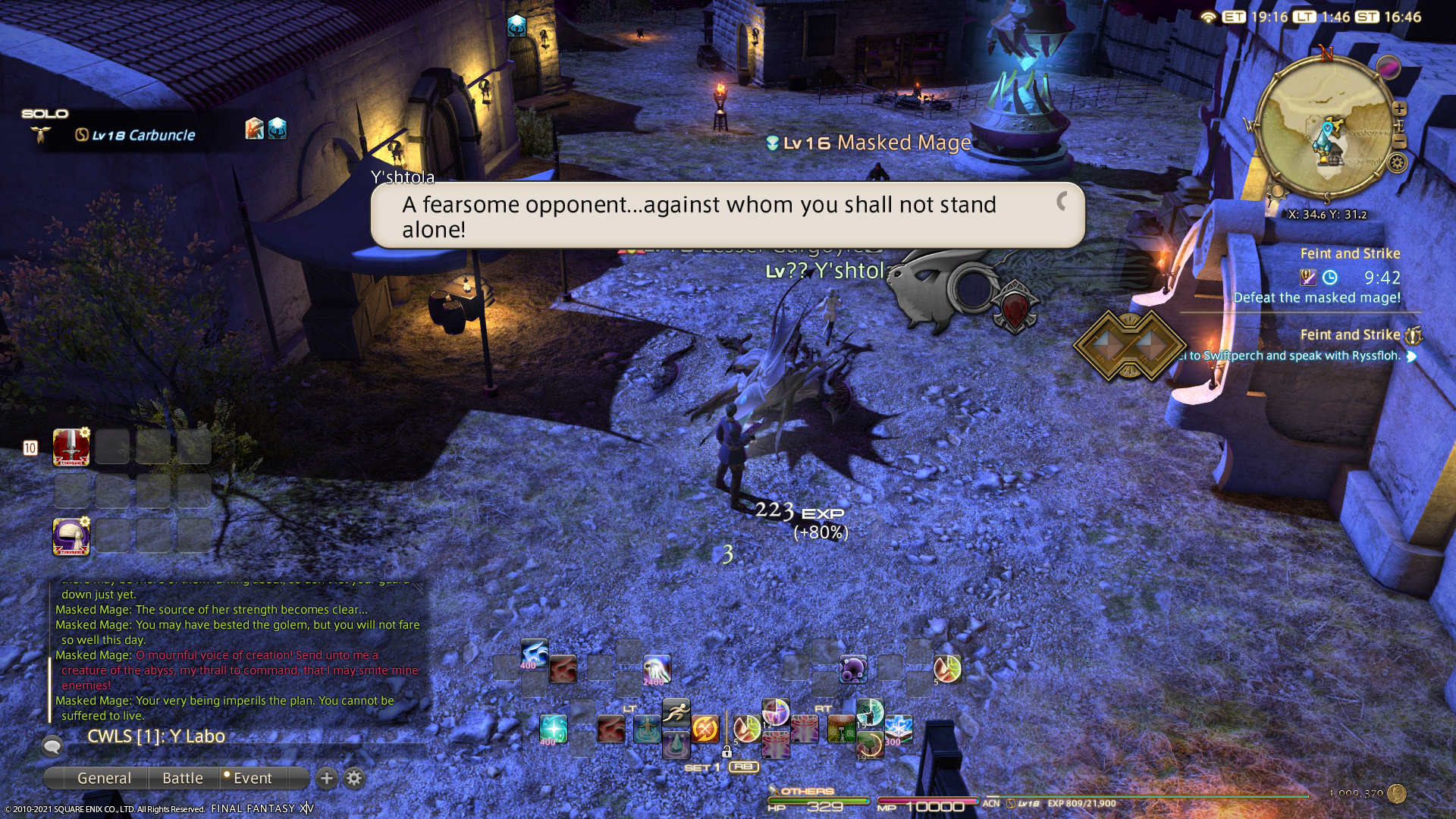Click the chat speech bubble icon
This screenshot has width=1456, height=819.
(52, 746)
